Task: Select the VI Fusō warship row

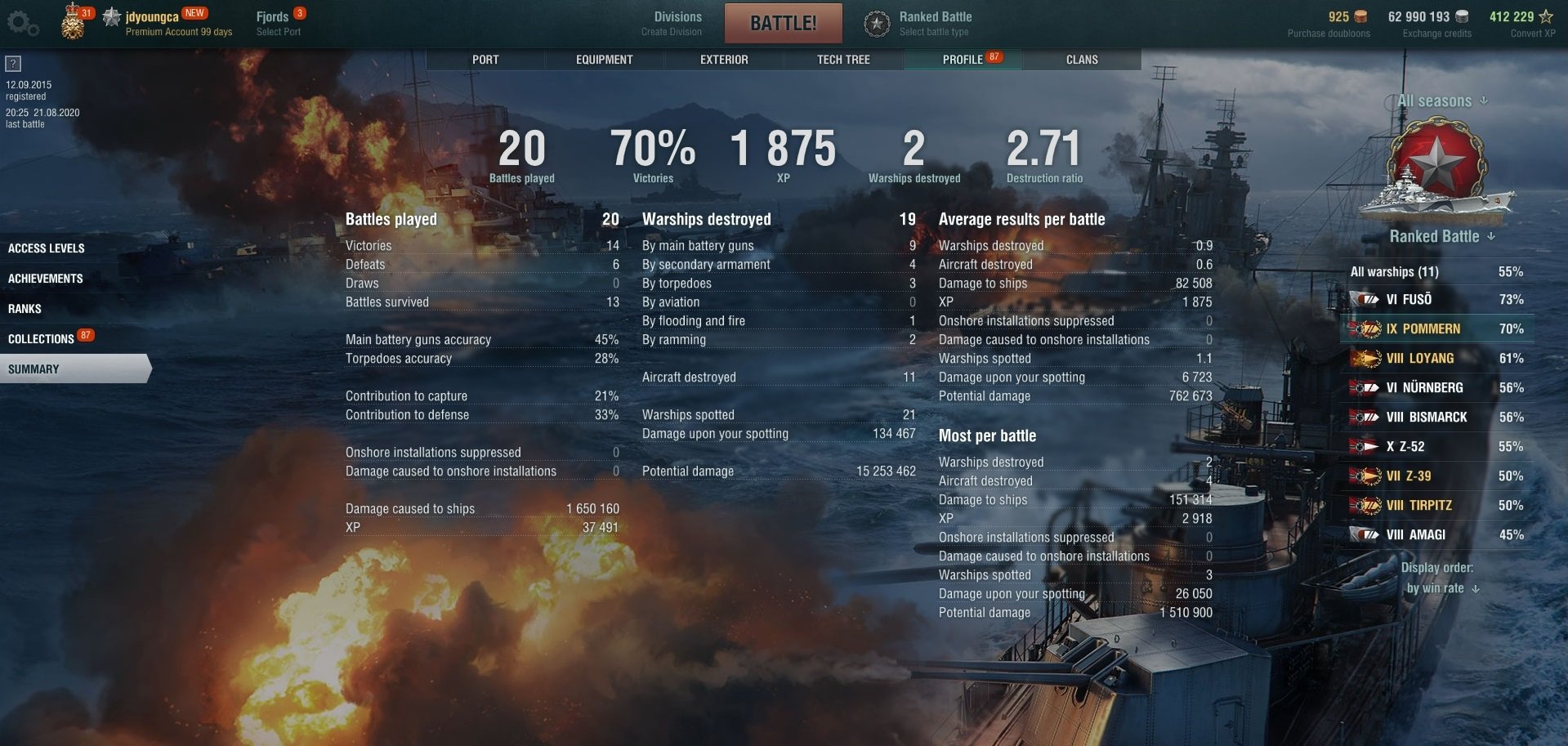Action: pyautogui.click(x=1436, y=300)
